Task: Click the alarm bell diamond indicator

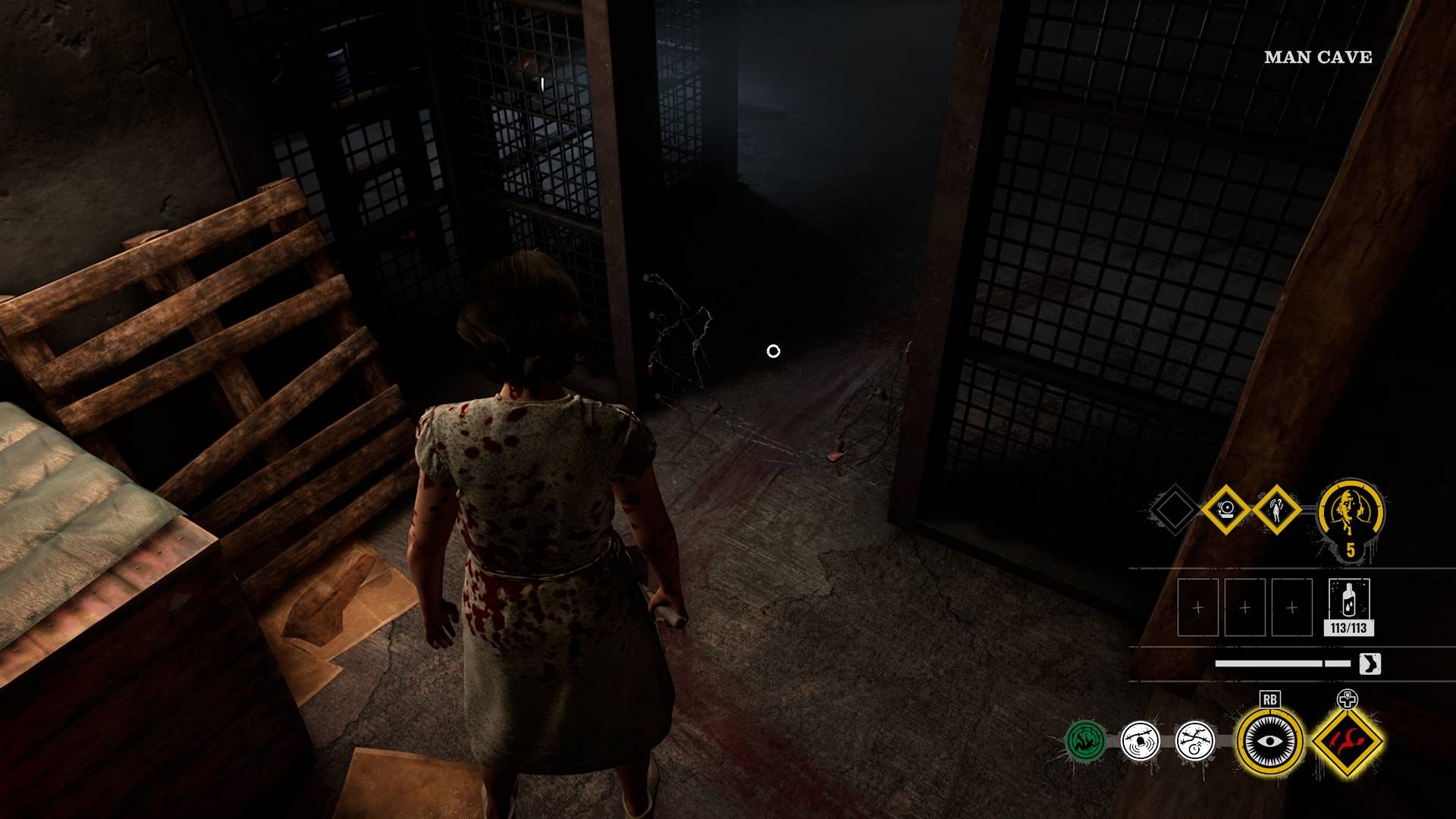Action: (1225, 509)
